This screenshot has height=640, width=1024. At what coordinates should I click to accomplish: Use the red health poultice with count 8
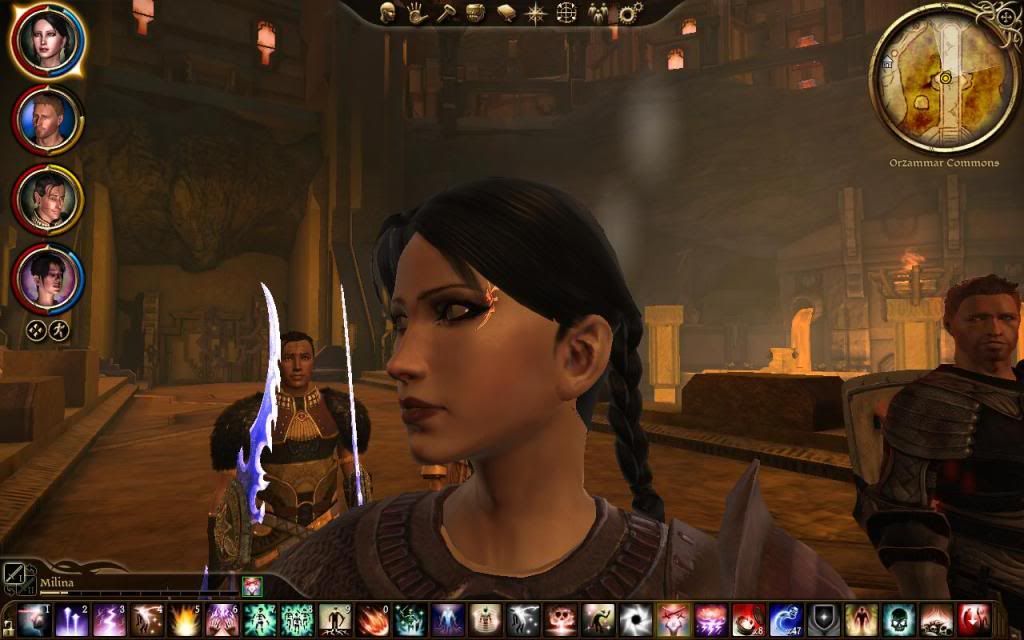[x=746, y=619]
